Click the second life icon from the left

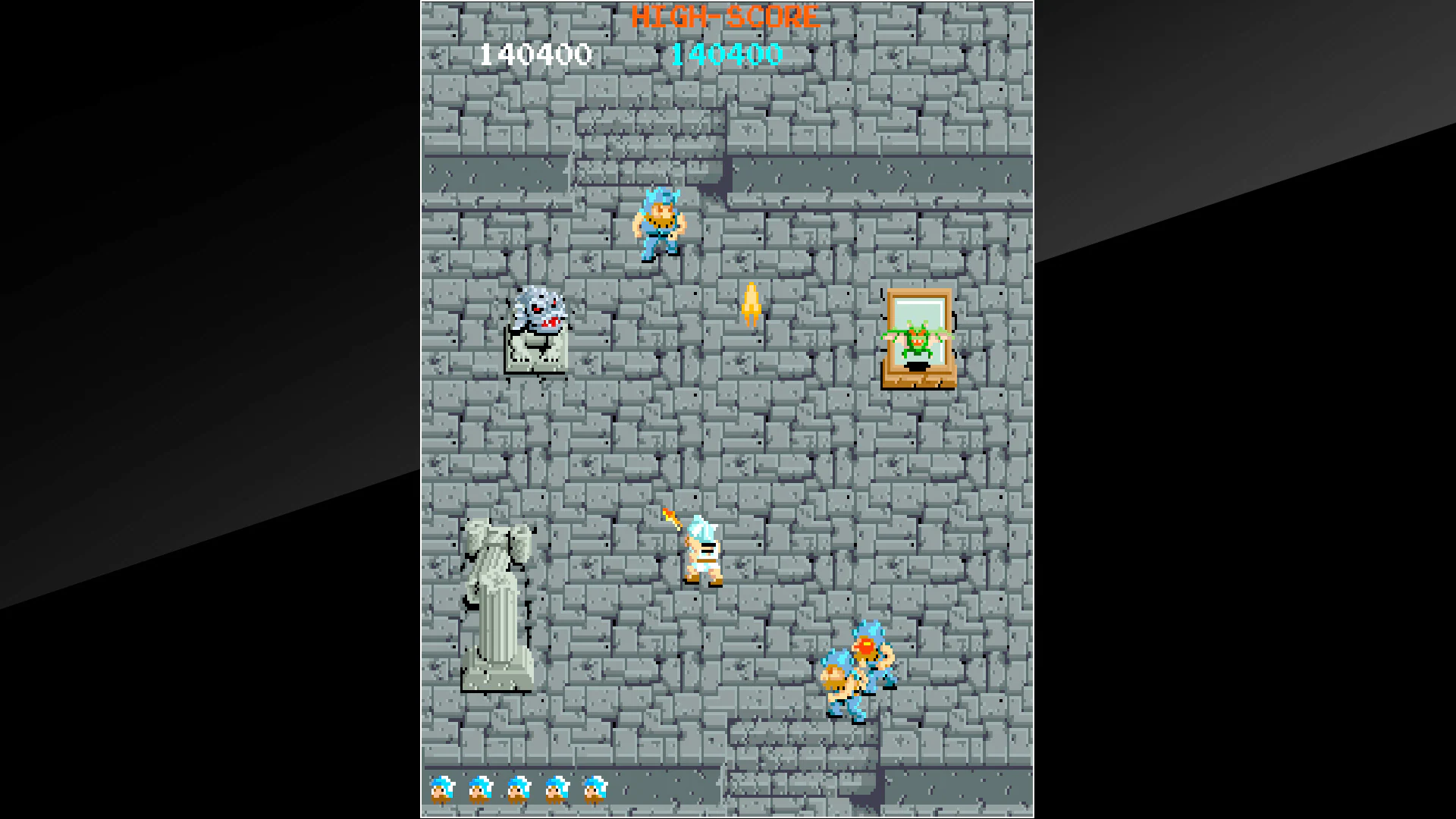pos(480,790)
